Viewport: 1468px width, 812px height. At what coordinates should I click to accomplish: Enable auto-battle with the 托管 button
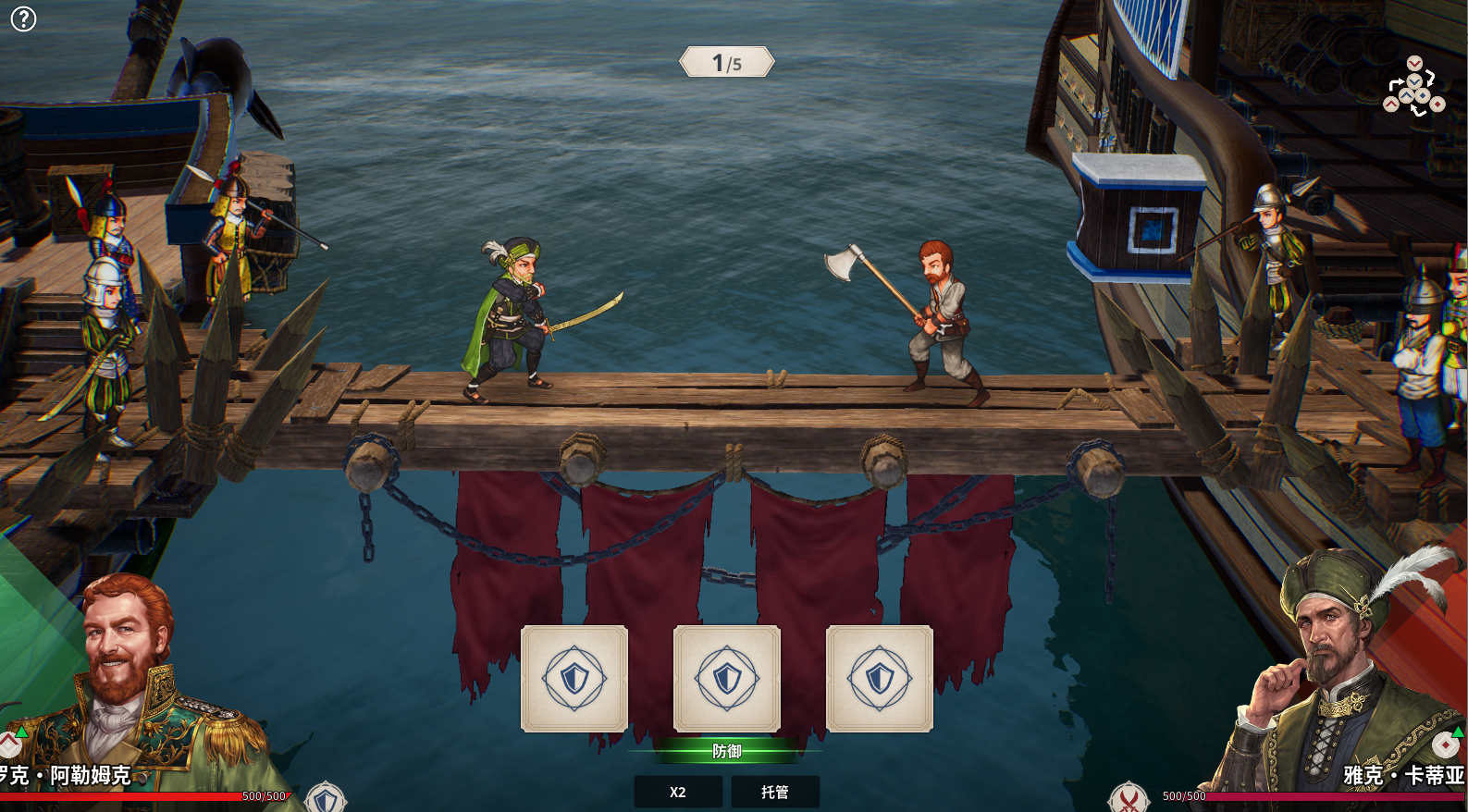(775, 792)
